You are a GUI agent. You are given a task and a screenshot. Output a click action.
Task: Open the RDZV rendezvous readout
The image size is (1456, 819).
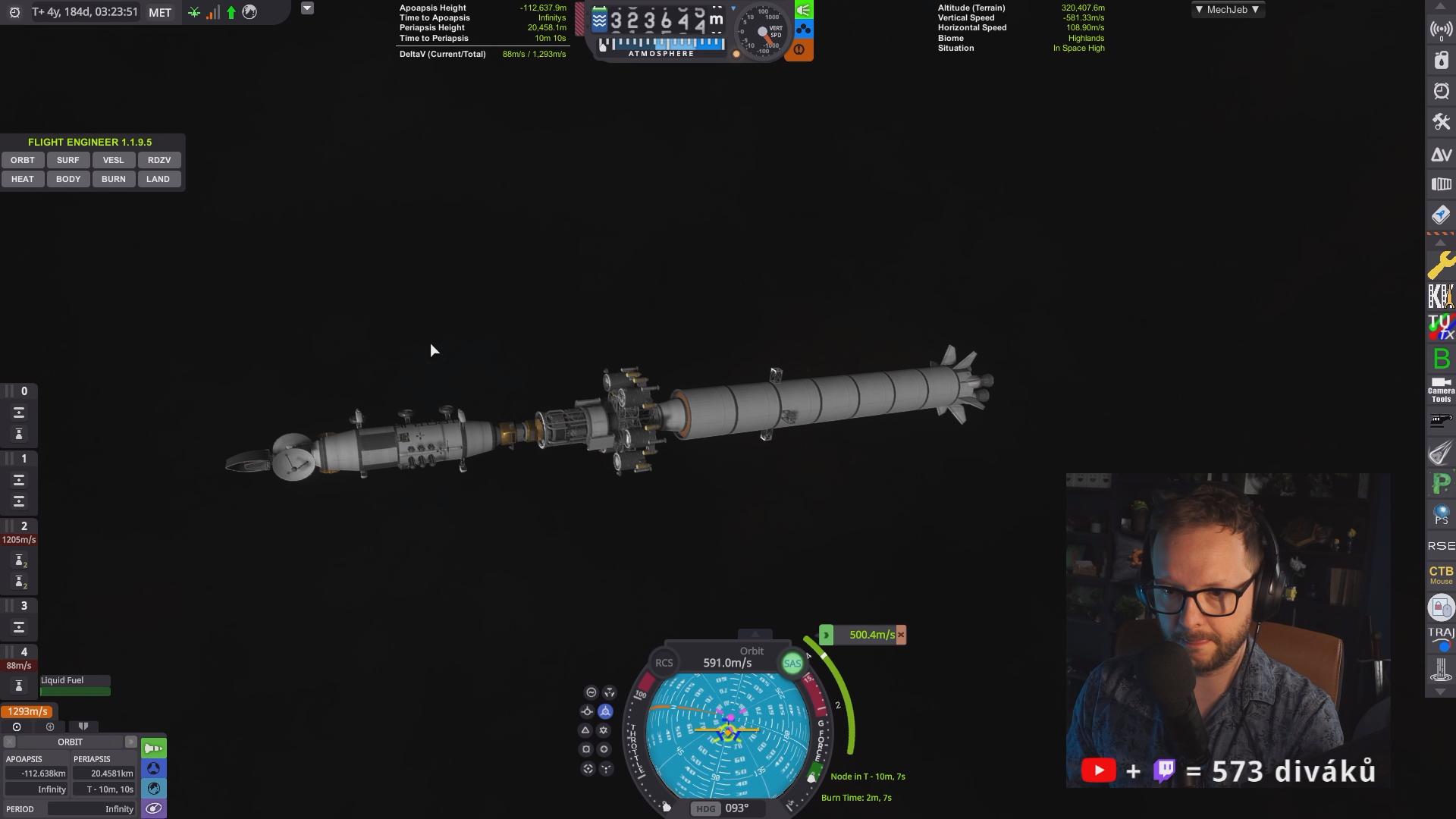(x=158, y=160)
